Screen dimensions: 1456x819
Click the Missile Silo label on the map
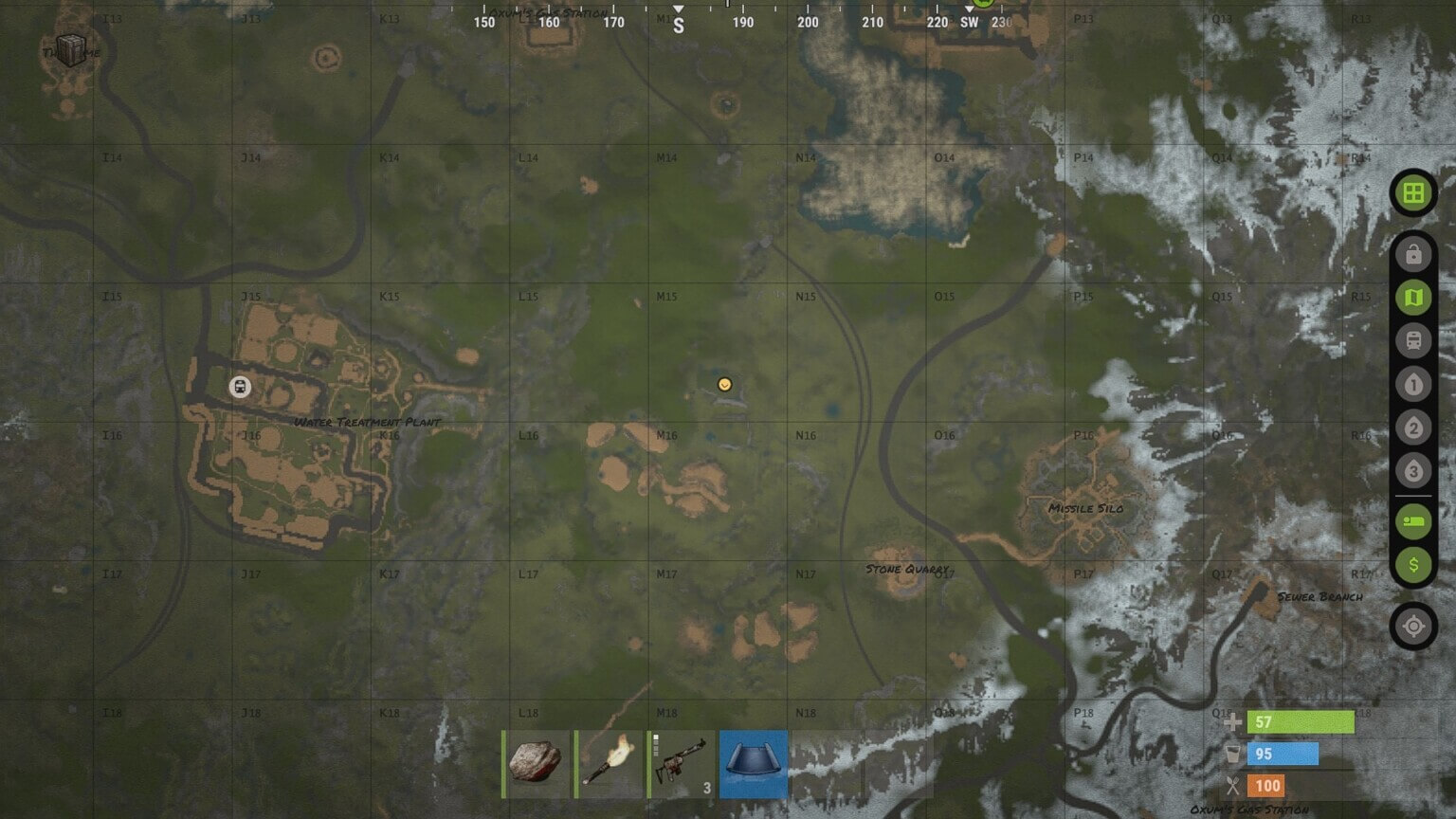(1086, 508)
